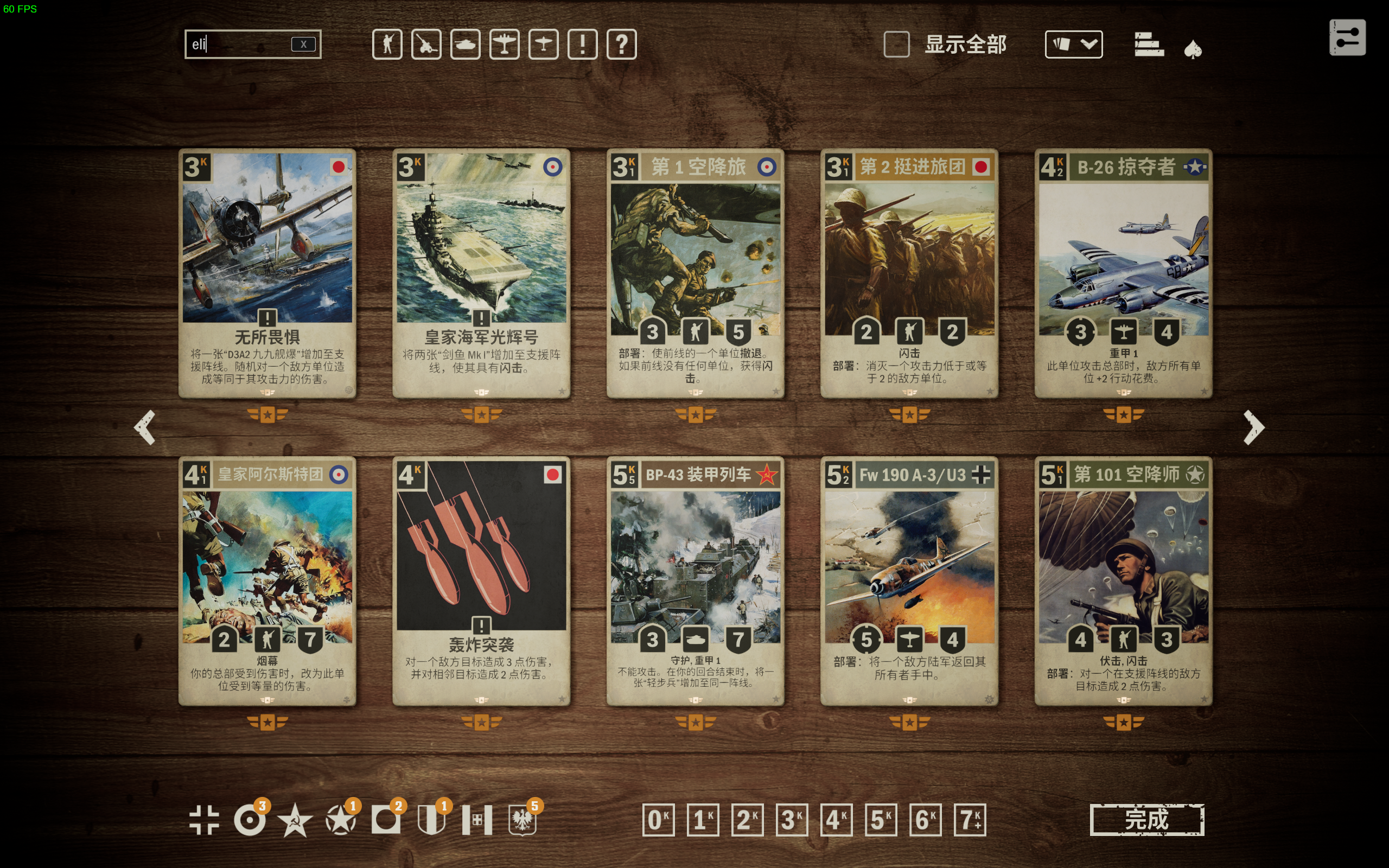Filter by Germany iron cross faction
The width and height of the screenshot is (1389, 868).
click(x=204, y=820)
